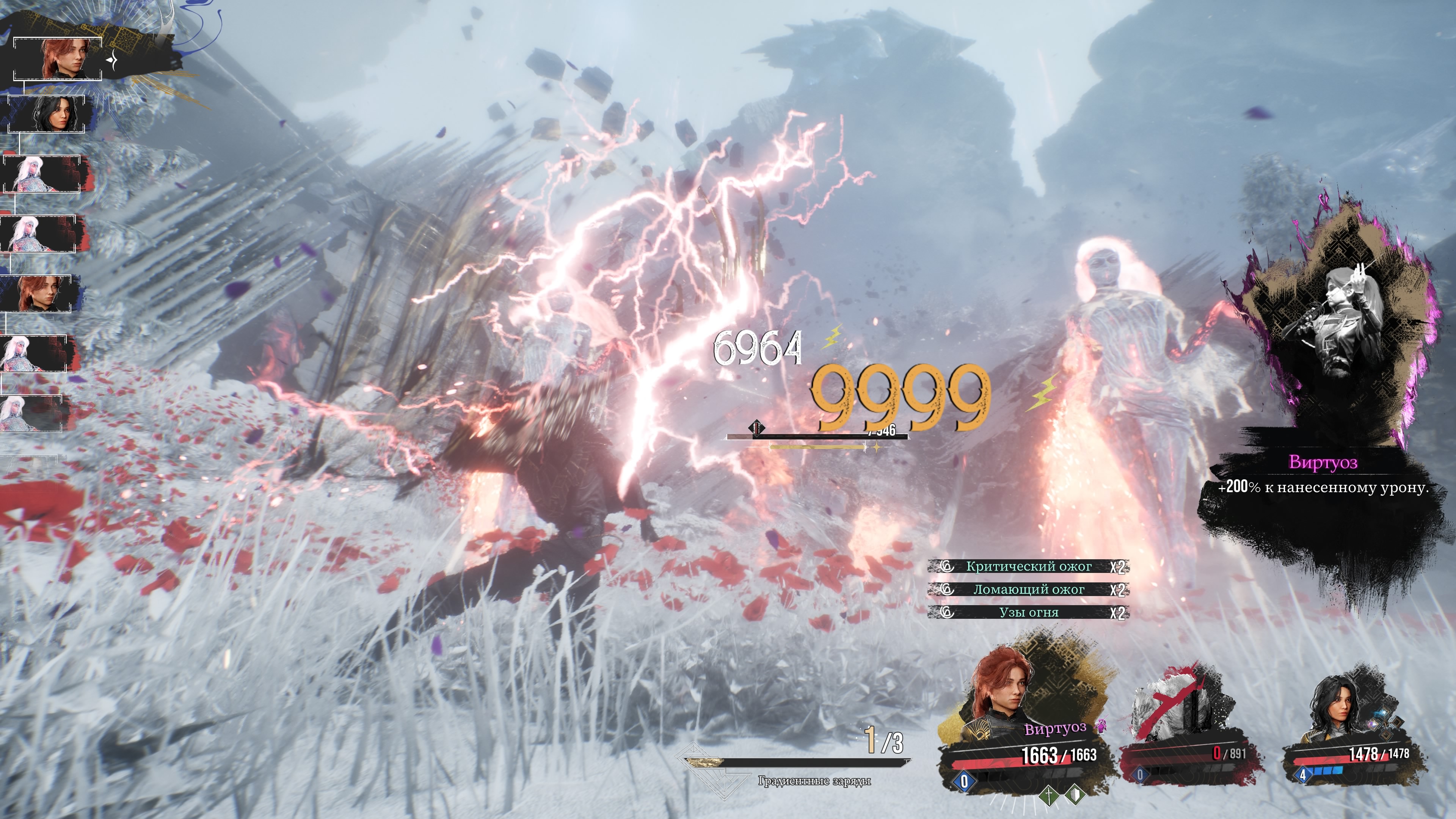Select the black-haired portrait in the turn order

point(47,115)
